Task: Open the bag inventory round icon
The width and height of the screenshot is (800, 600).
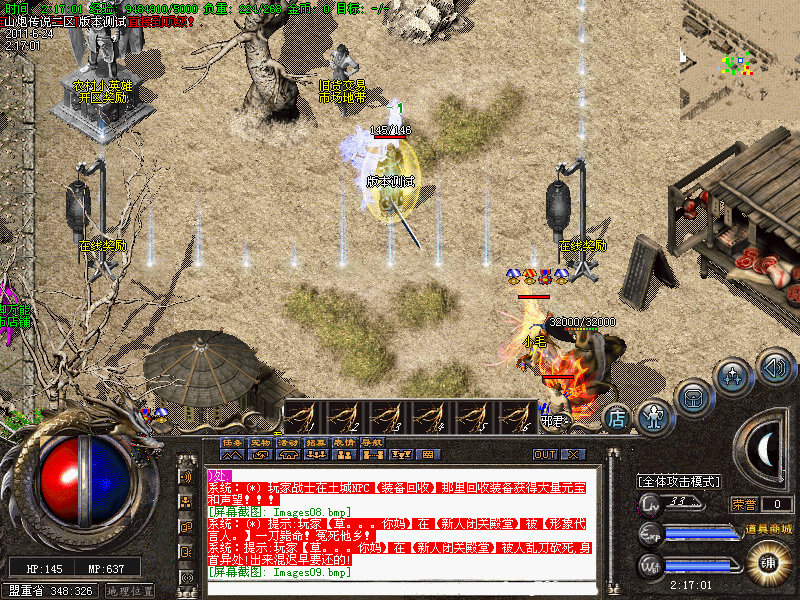Action: click(x=693, y=395)
